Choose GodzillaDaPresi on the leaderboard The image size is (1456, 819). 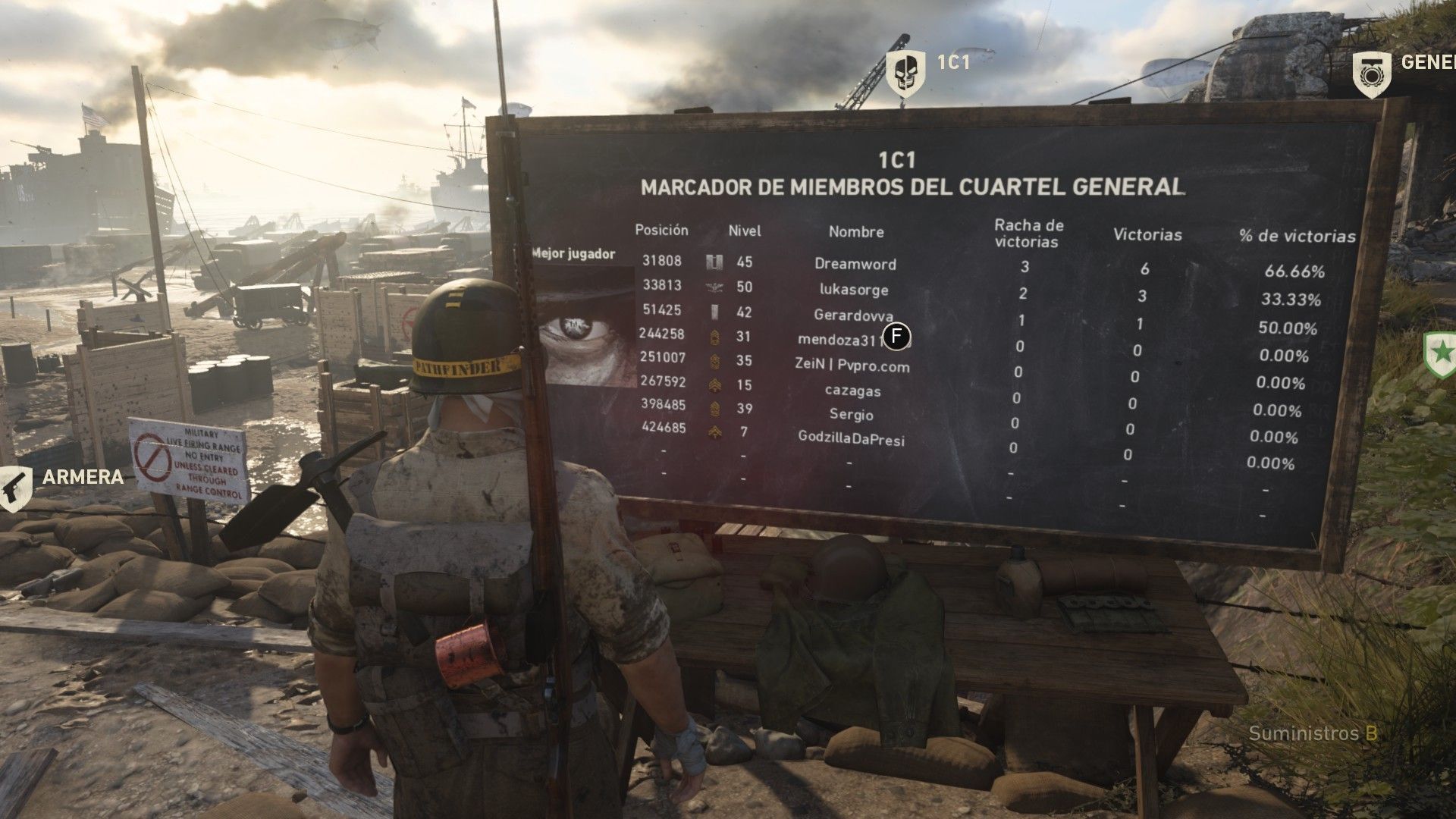(x=851, y=438)
